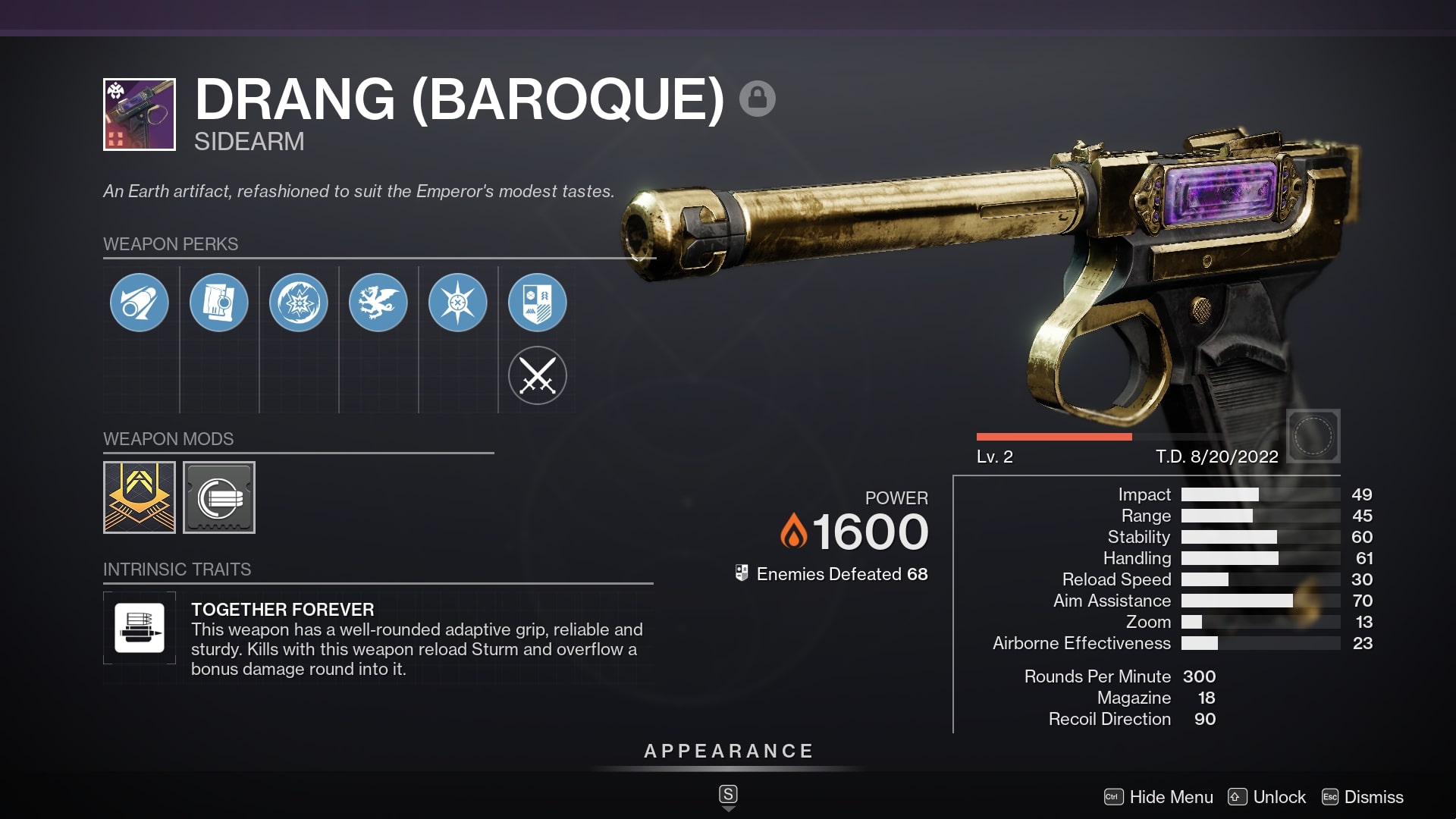Select the magazine perk icon

(x=219, y=302)
